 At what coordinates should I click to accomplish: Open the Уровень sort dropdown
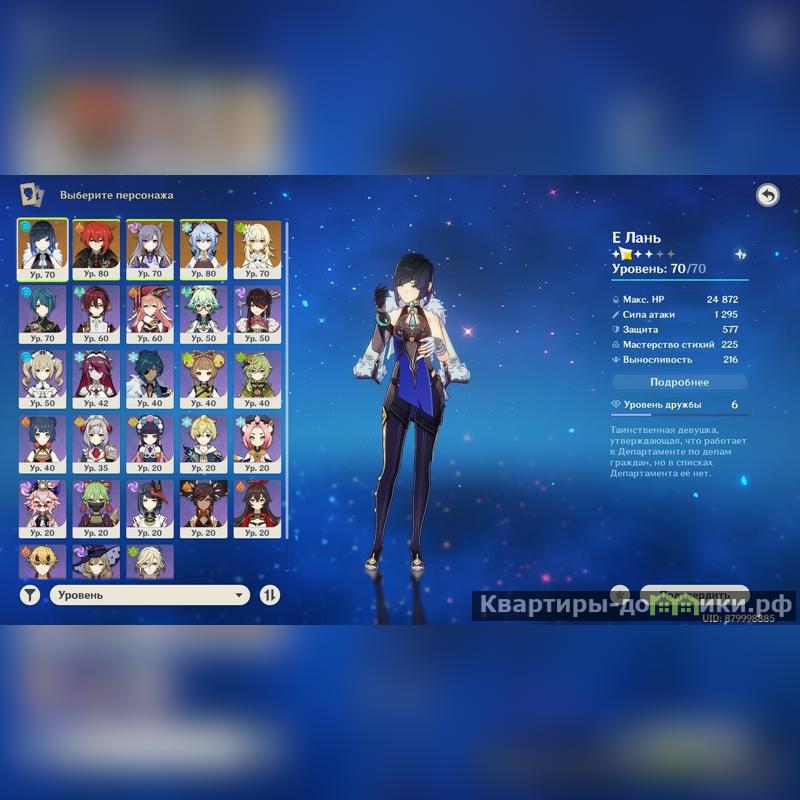pos(150,595)
